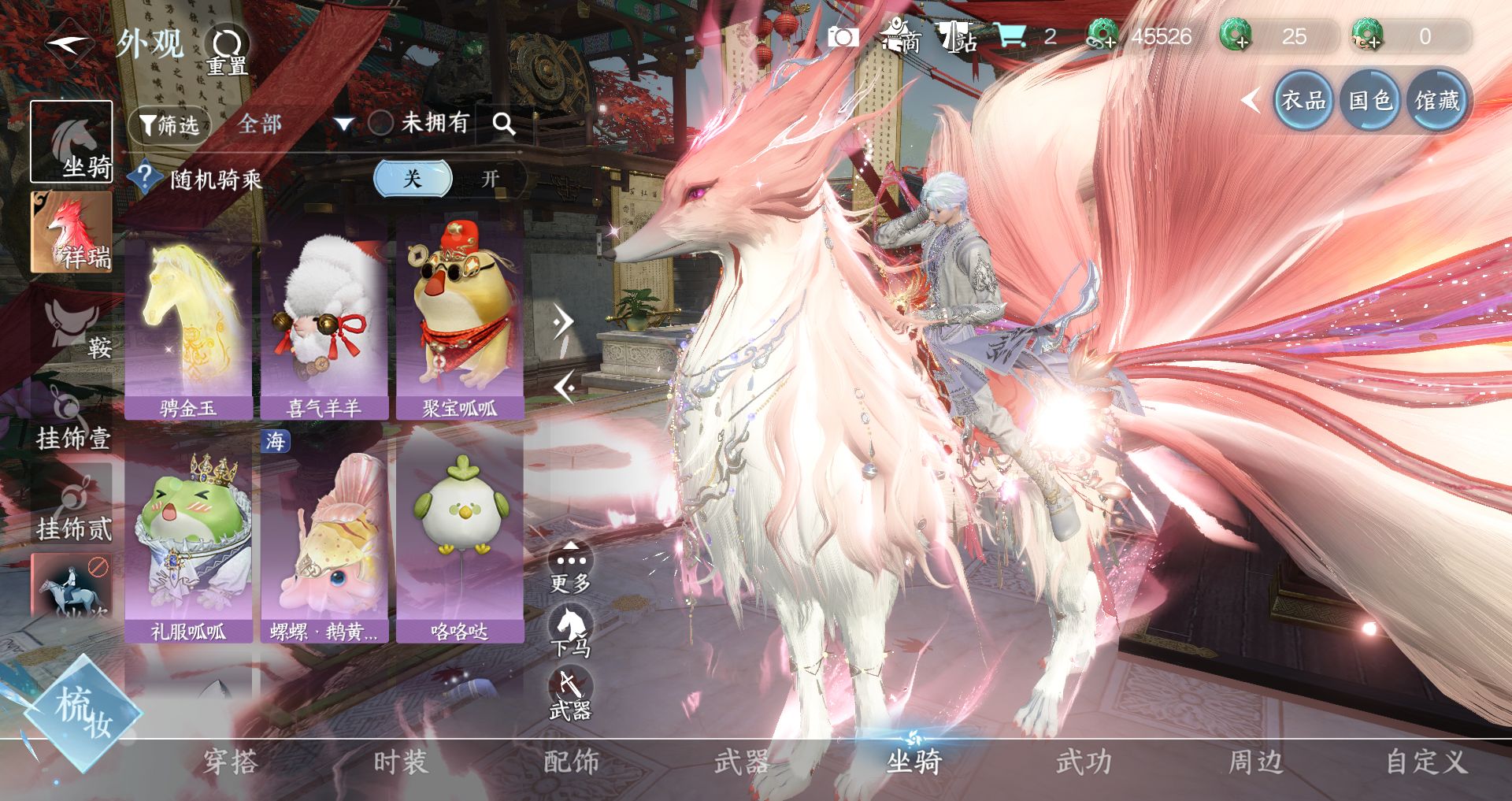Expand the 全部 category dropdown
1512x801 pixels.
coord(343,124)
